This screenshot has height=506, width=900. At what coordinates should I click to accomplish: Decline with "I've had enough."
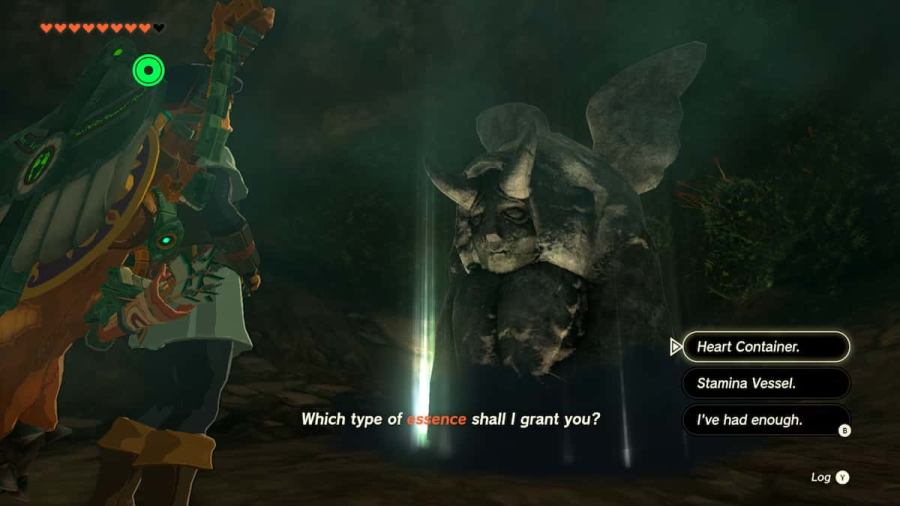tap(765, 420)
